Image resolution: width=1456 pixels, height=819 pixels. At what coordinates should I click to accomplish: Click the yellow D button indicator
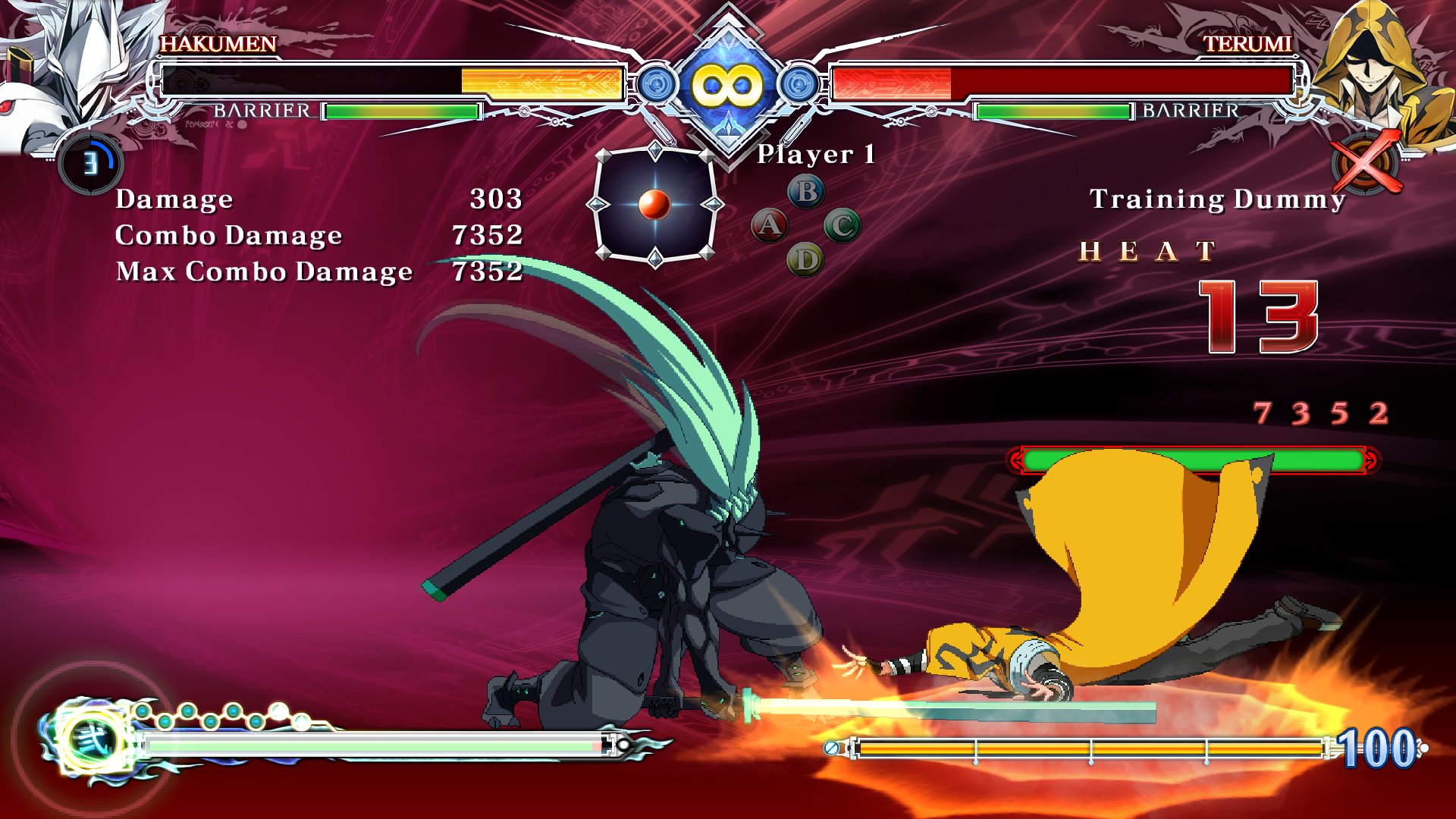[x=805, y=261]
